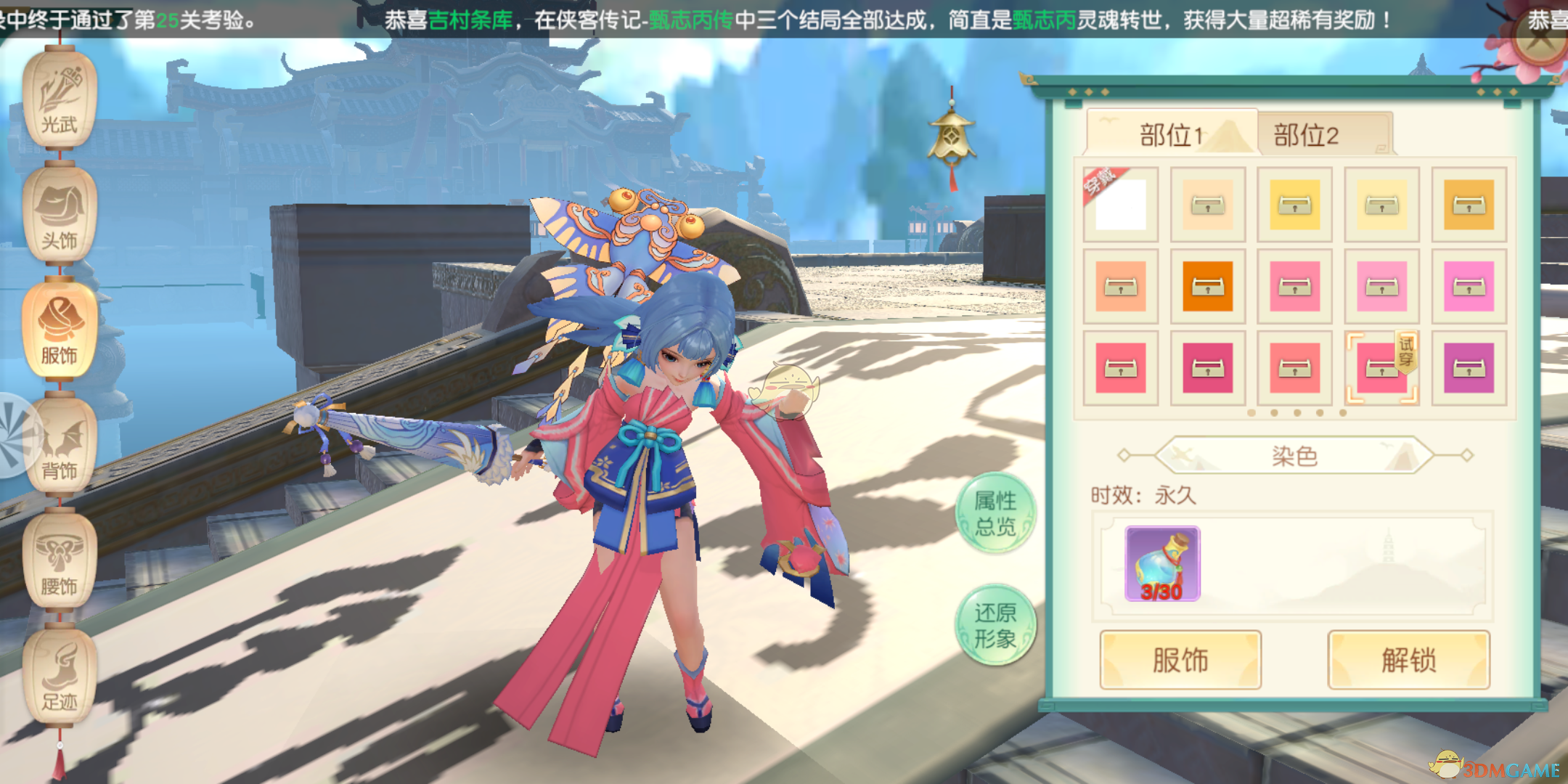
Task: Select the orange locked dye swatch
Action: (x=1207, y=287)
